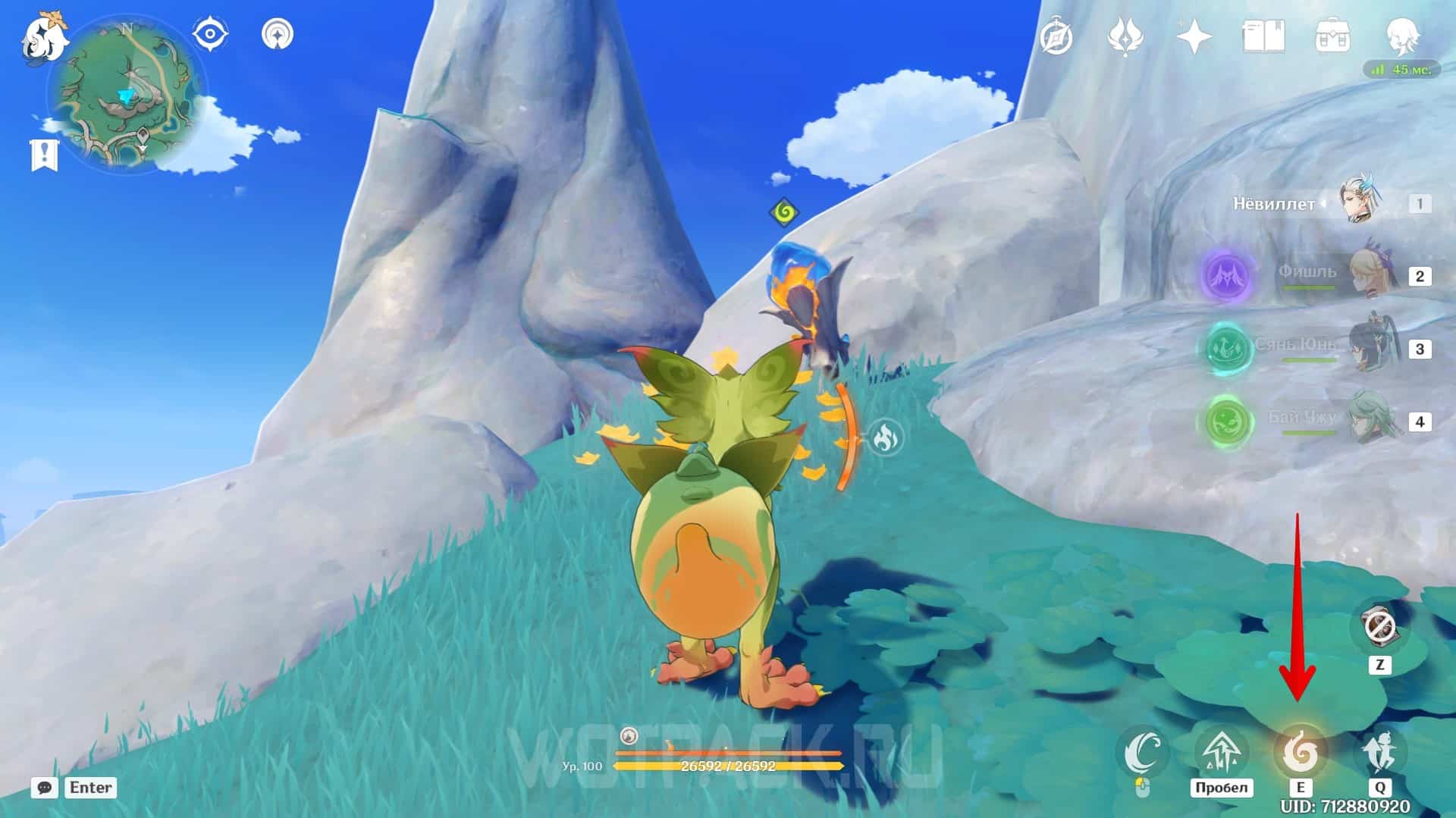The height and width of the screenshot is (818, 1456).
Task: Click the round beacon icon near the minimap
Action: tap(278, 34)
